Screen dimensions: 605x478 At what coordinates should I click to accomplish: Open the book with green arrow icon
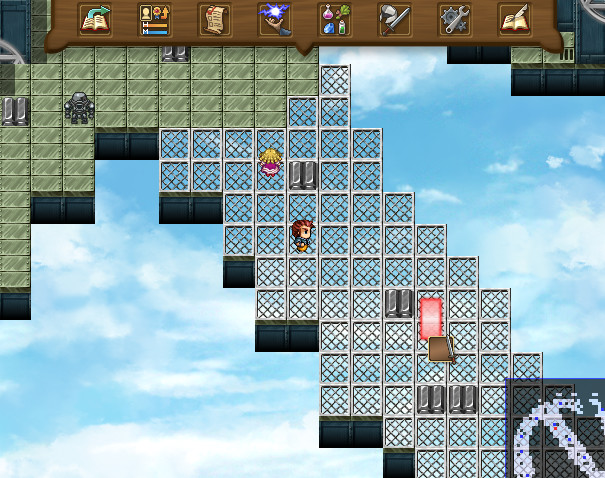coord(95,20)
